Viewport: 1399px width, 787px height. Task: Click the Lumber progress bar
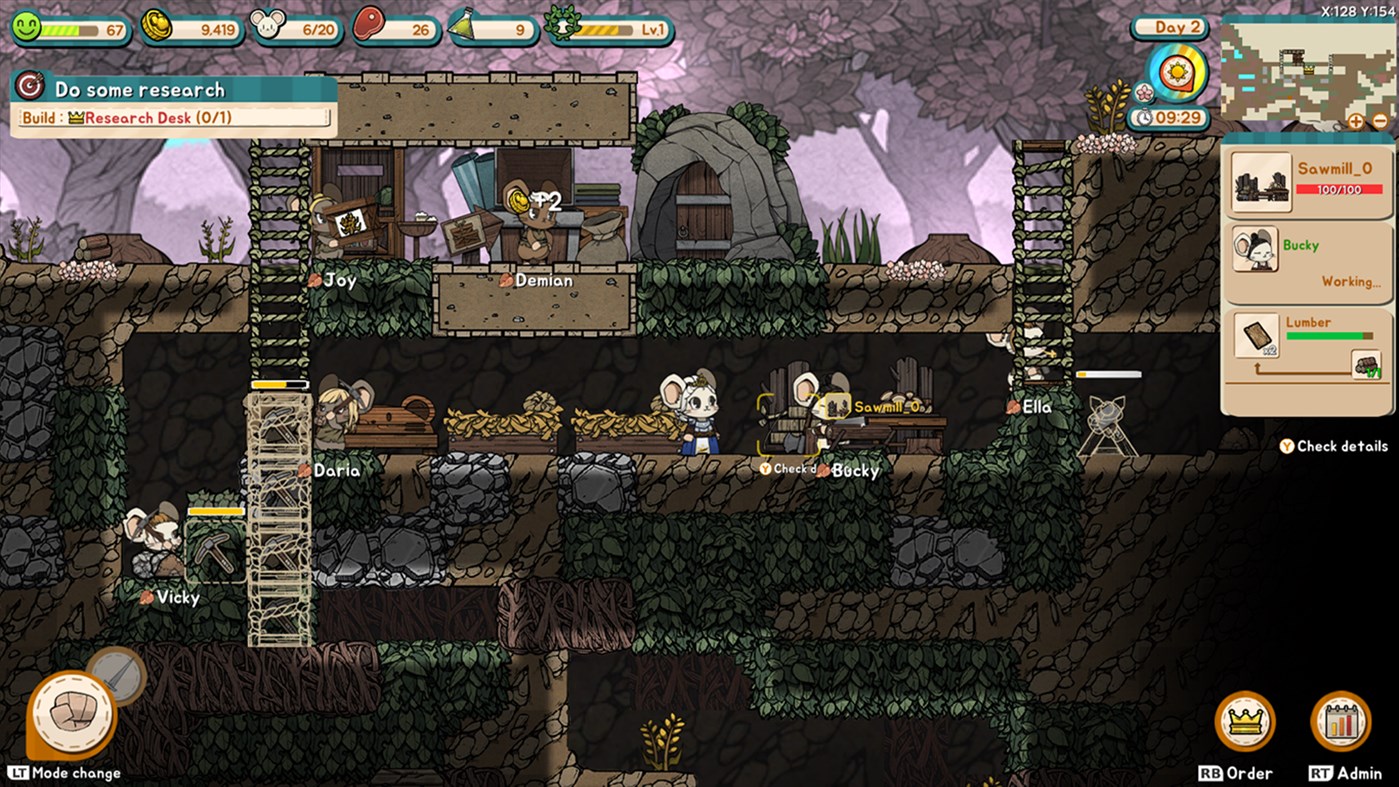coord(1329,337)
